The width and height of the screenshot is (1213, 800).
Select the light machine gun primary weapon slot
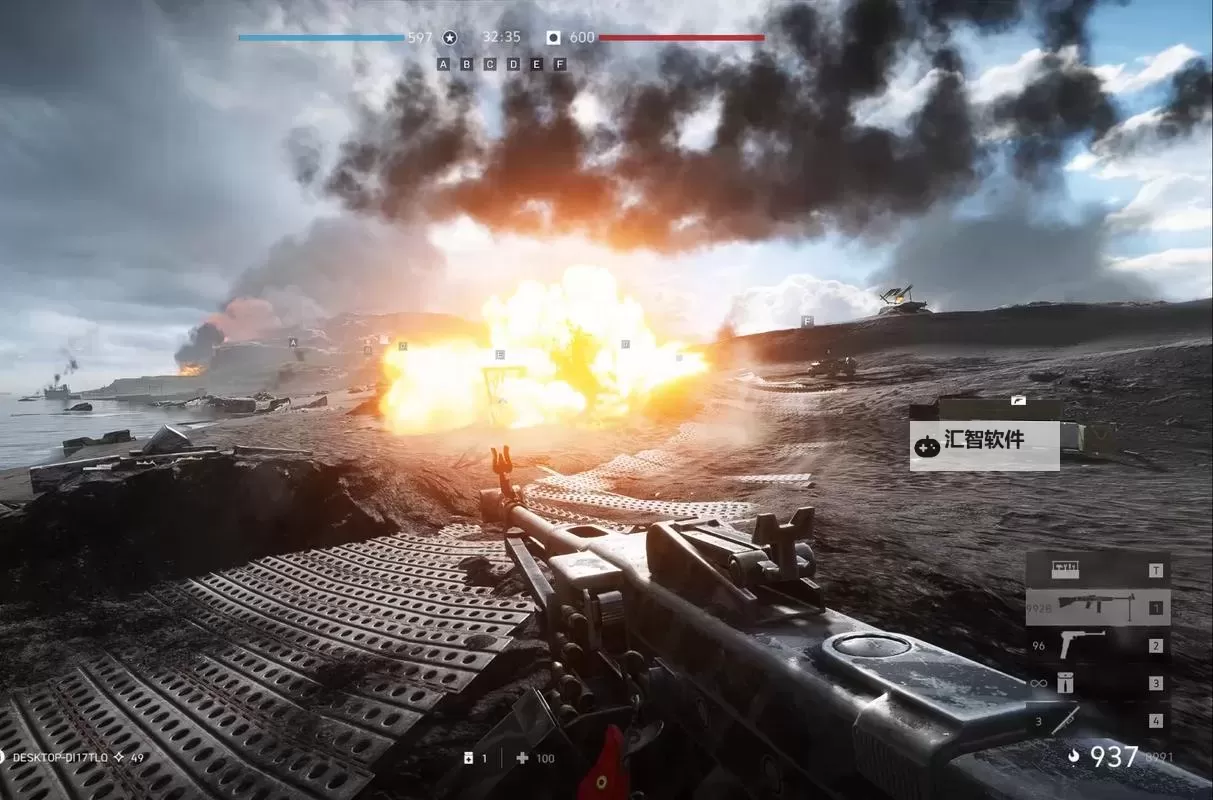pyautogui.click(x=1097, y=607)
